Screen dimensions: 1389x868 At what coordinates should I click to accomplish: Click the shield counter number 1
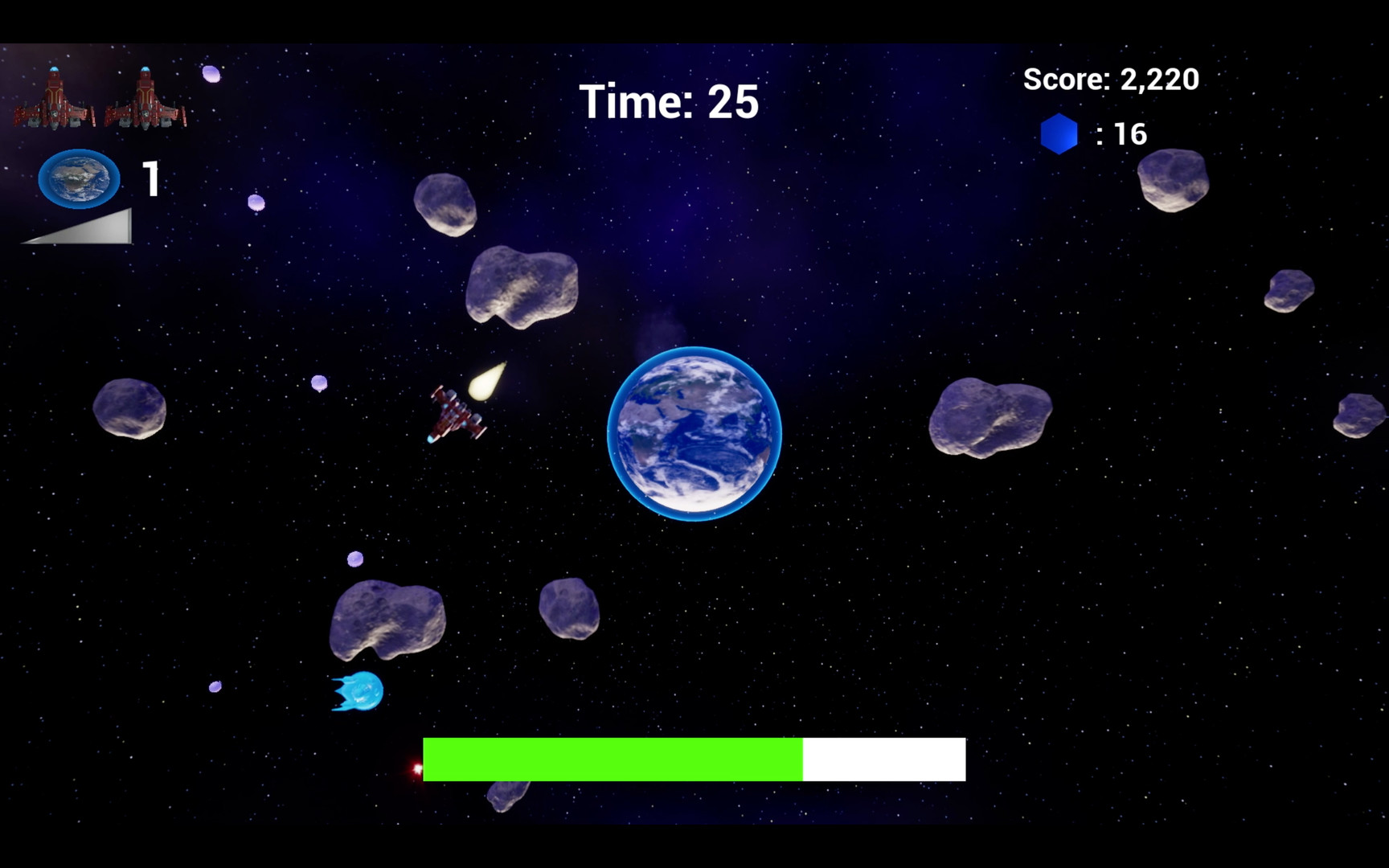click(x=150, y=177)
